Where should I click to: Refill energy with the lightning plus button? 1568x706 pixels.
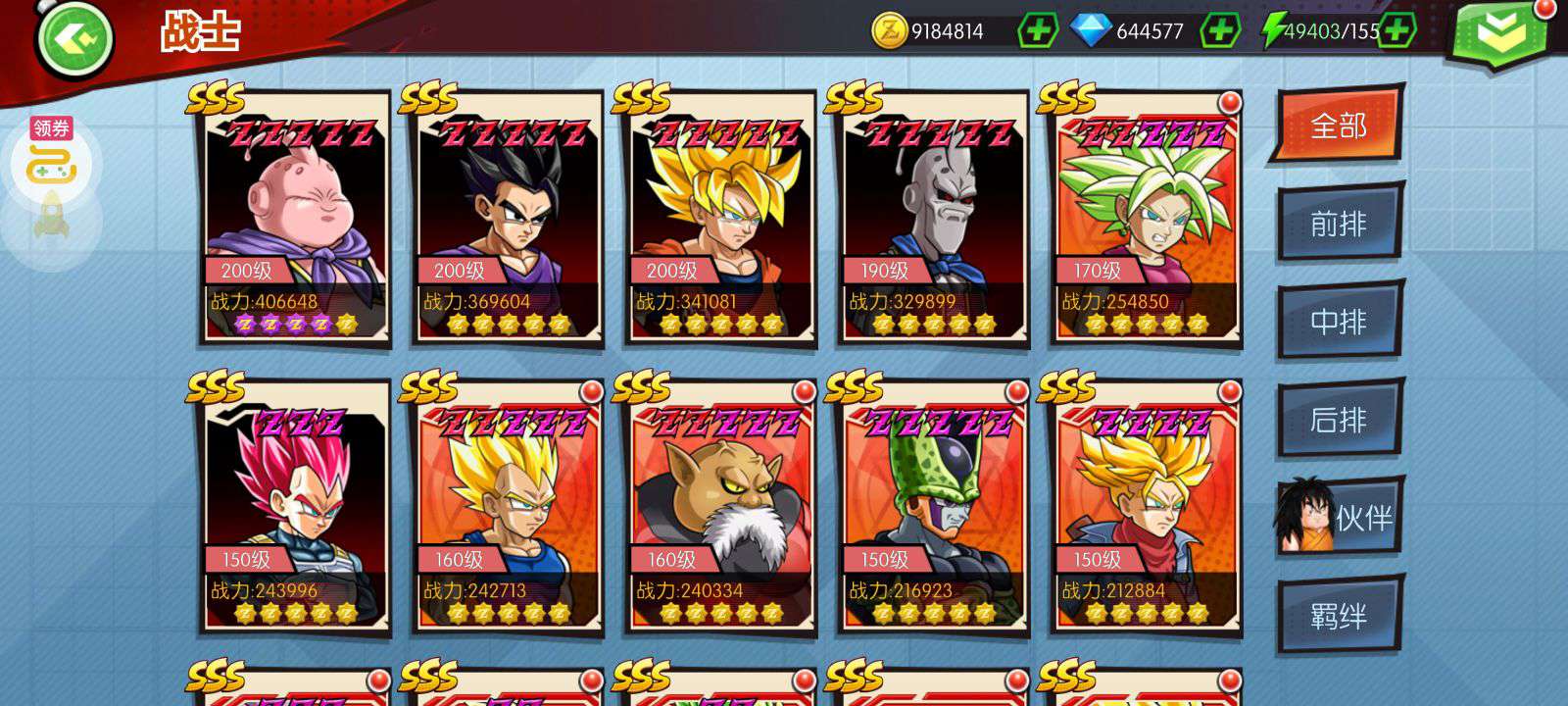point(1396,31)
